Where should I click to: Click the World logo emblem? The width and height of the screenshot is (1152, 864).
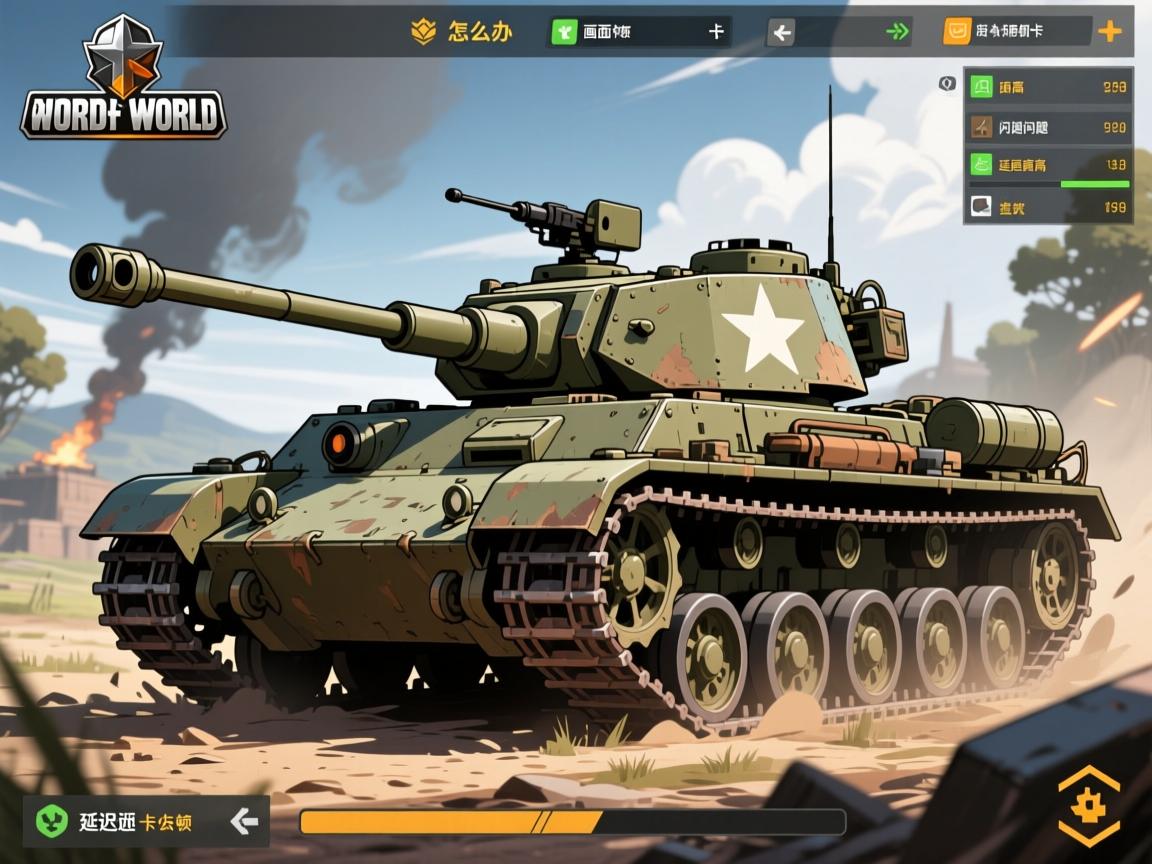[x=123, y=78]
